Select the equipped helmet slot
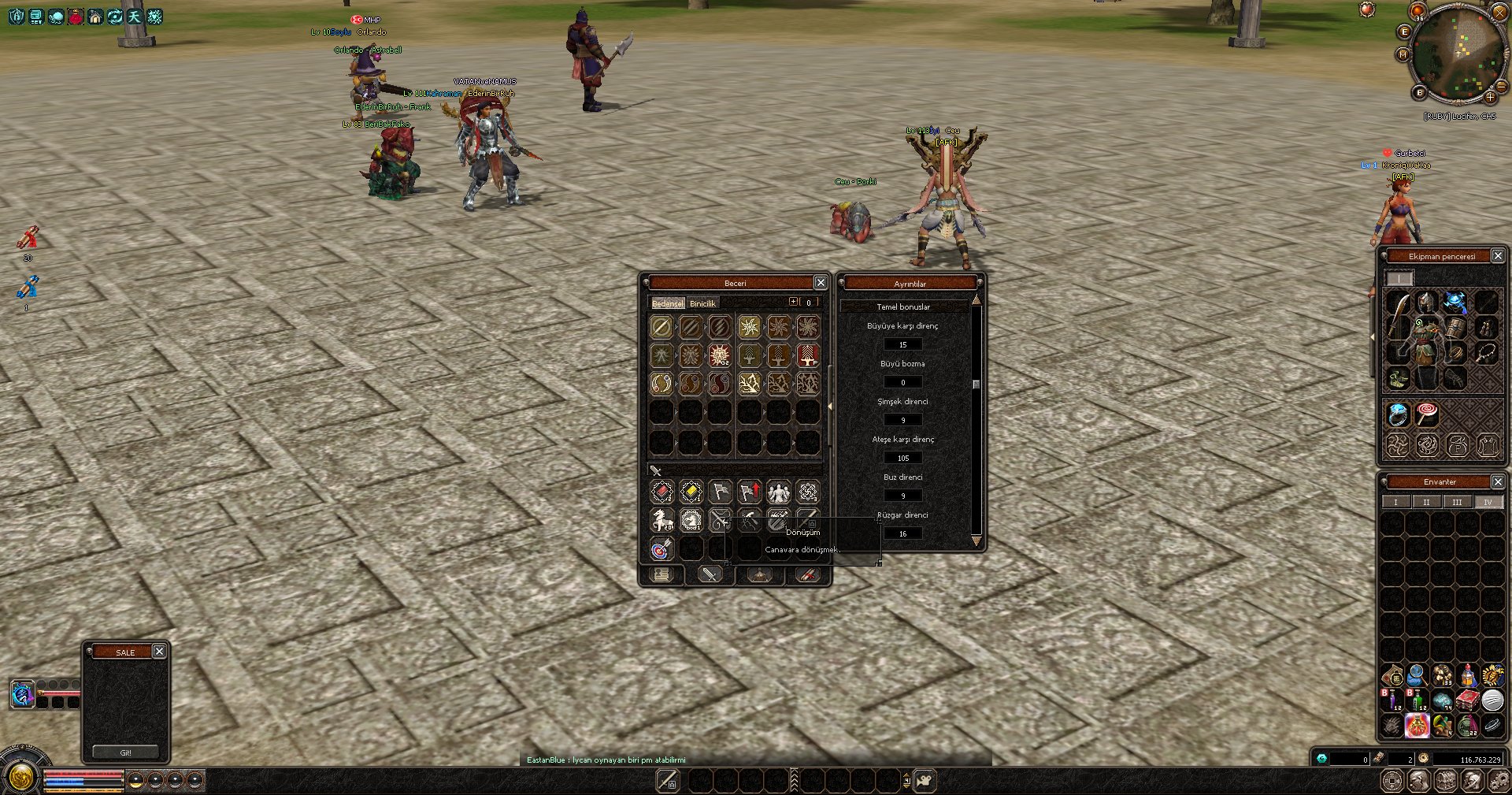The image size is (1512, 795). [x=1426, y=303]
